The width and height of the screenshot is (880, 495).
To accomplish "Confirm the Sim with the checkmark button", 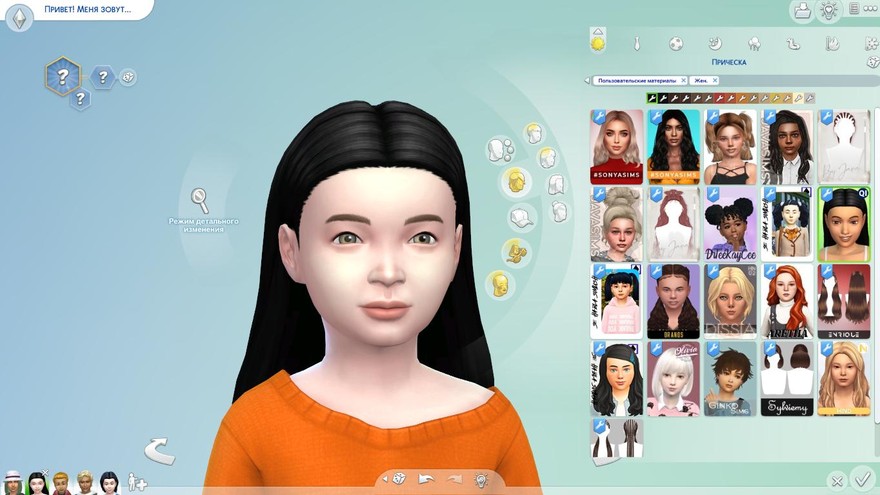I will point(863,480).
